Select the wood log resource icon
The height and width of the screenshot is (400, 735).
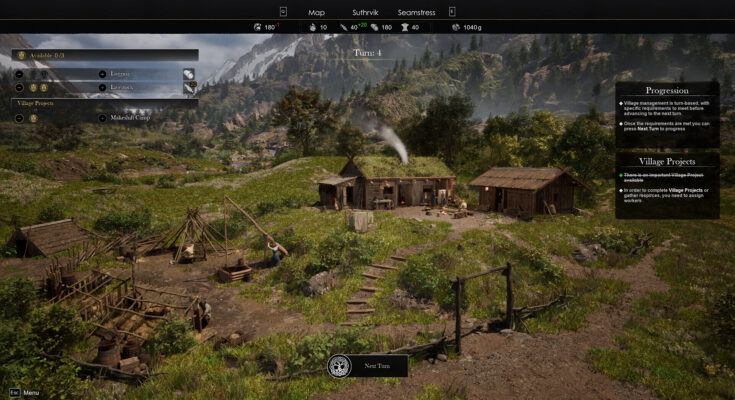click(x=189, y=74)
